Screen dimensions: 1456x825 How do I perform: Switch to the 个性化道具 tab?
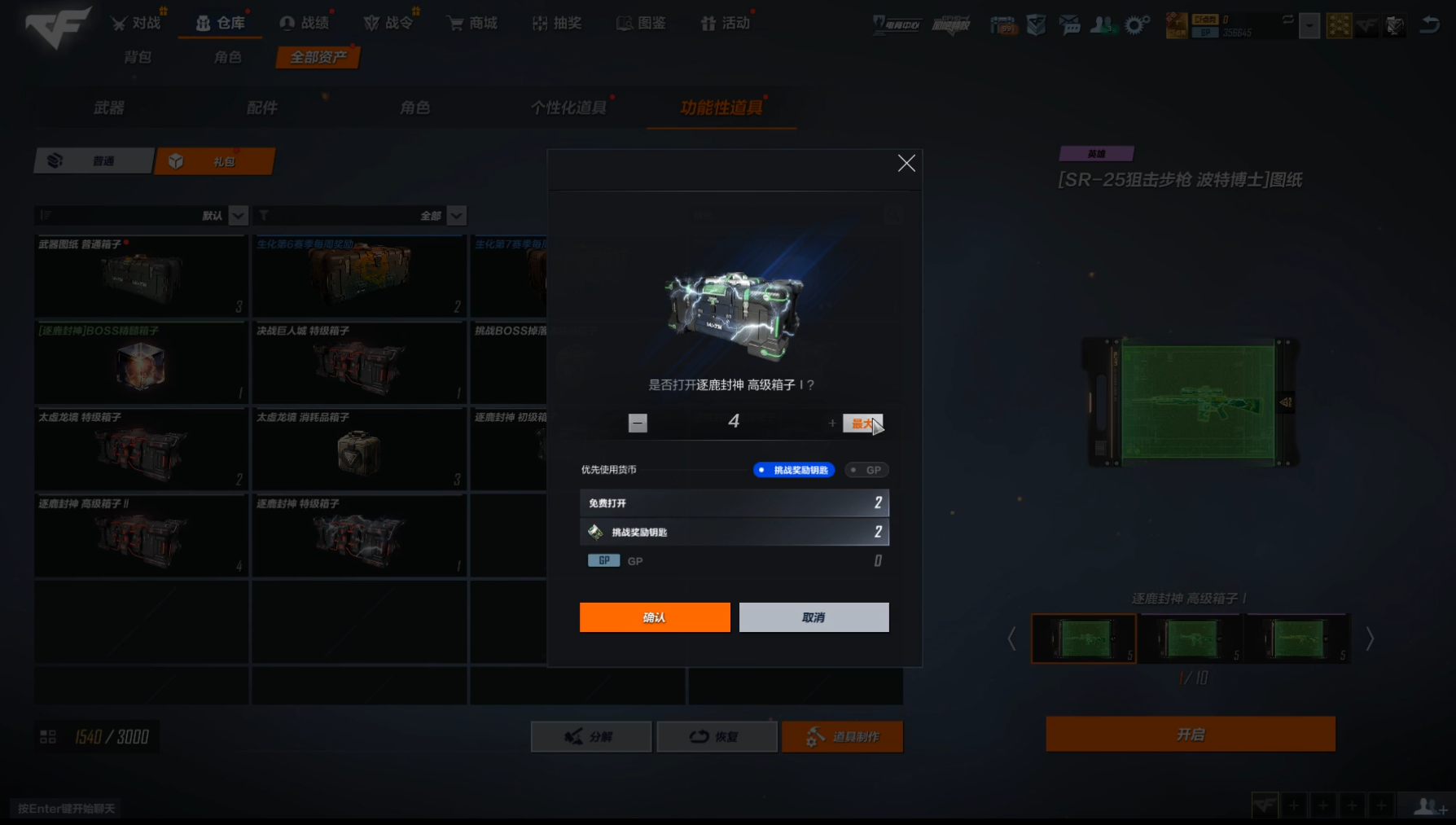click(568, 108)
